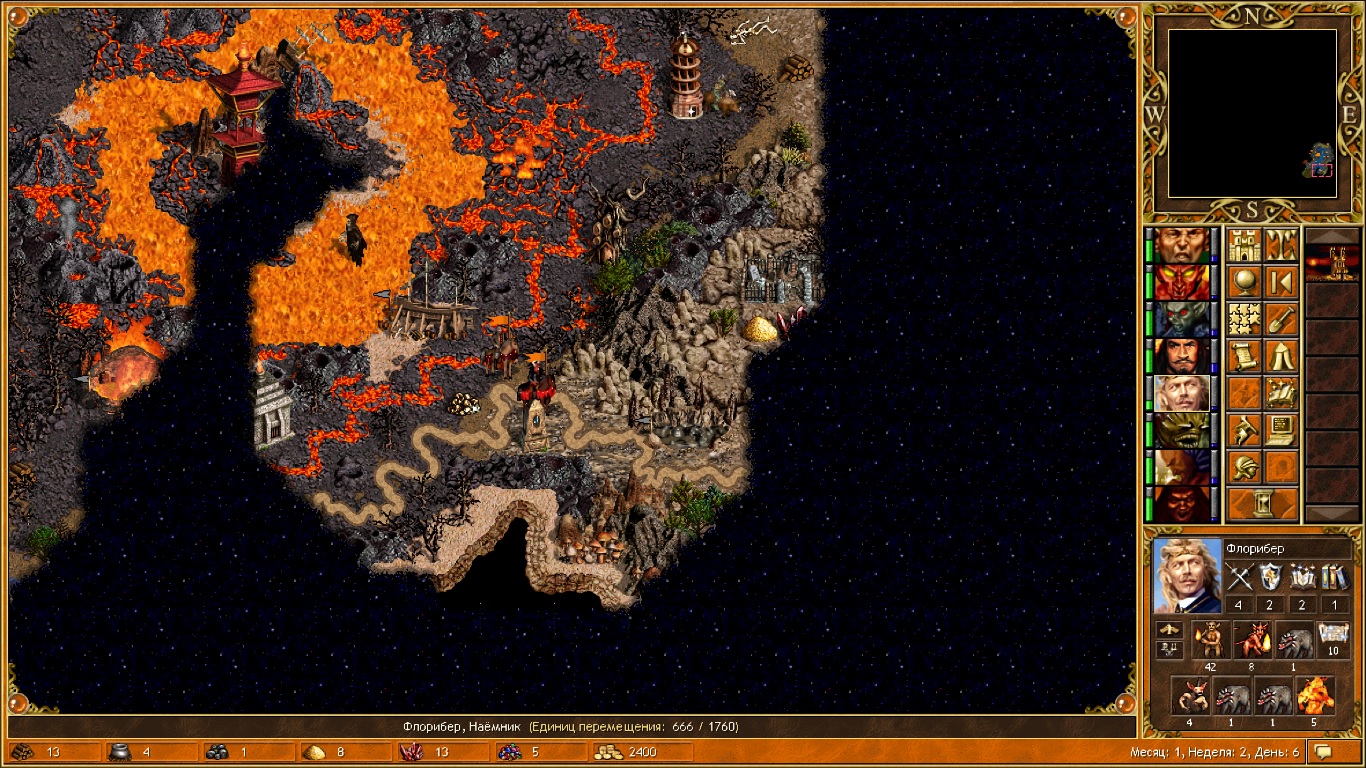1366x768 pixels.
Task: Select next hero with the helmet button
Action: pos(1244,467)
